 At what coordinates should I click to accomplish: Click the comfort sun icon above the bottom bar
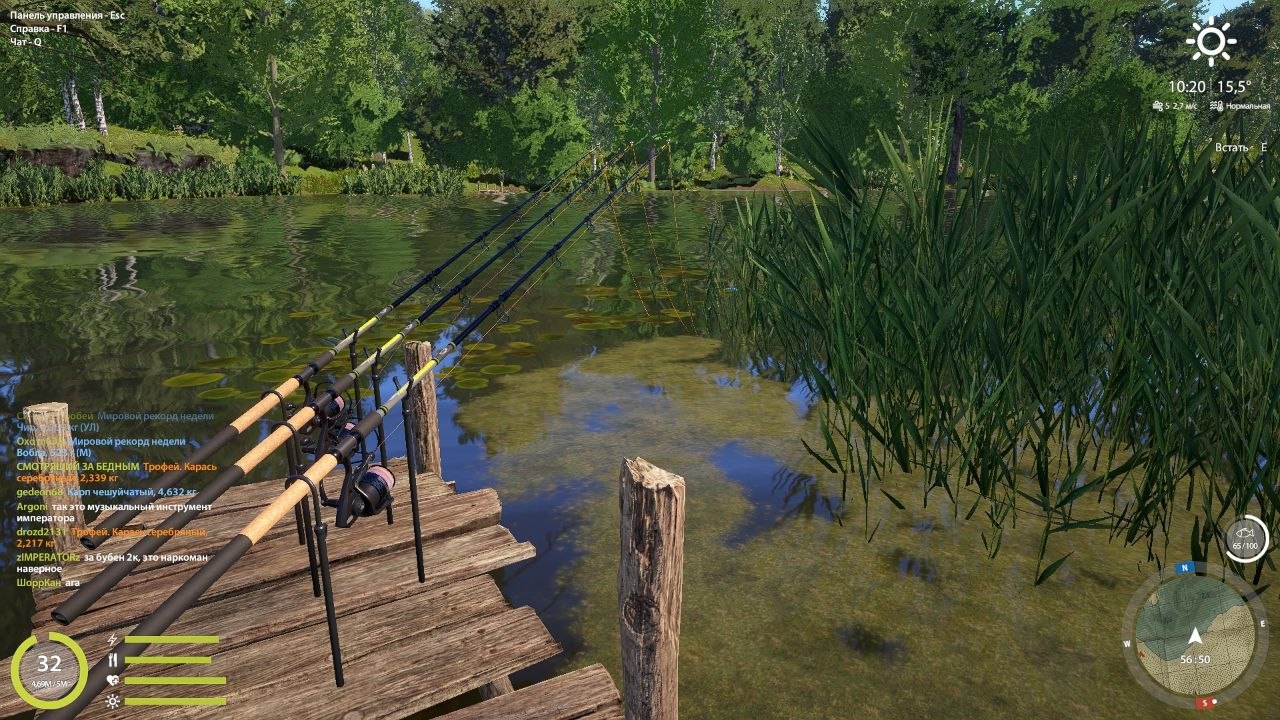coord(113,701)
